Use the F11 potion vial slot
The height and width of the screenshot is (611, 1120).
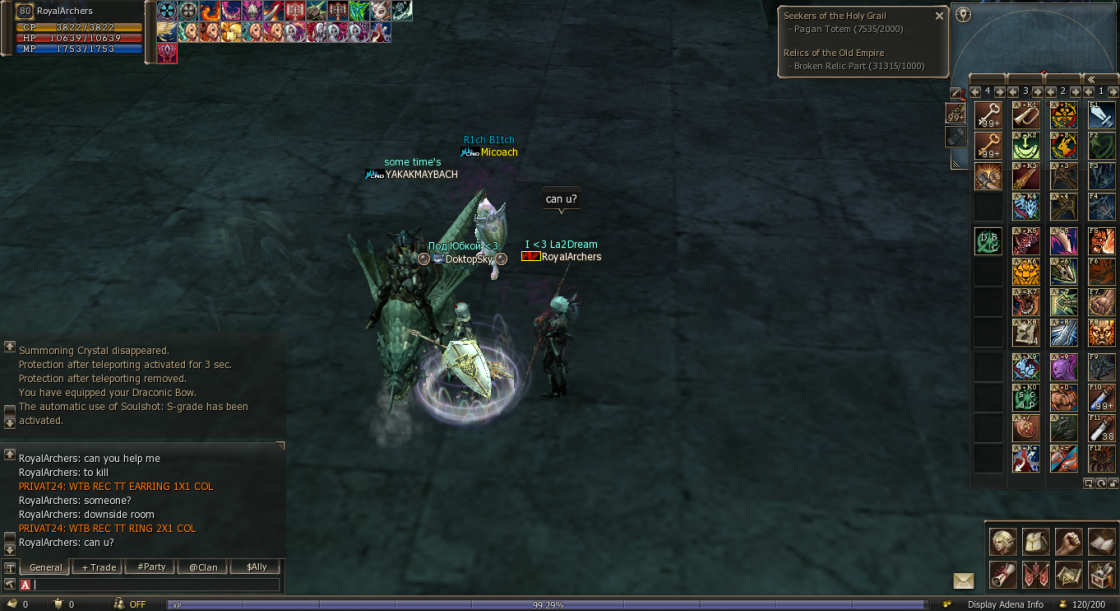1101,428
